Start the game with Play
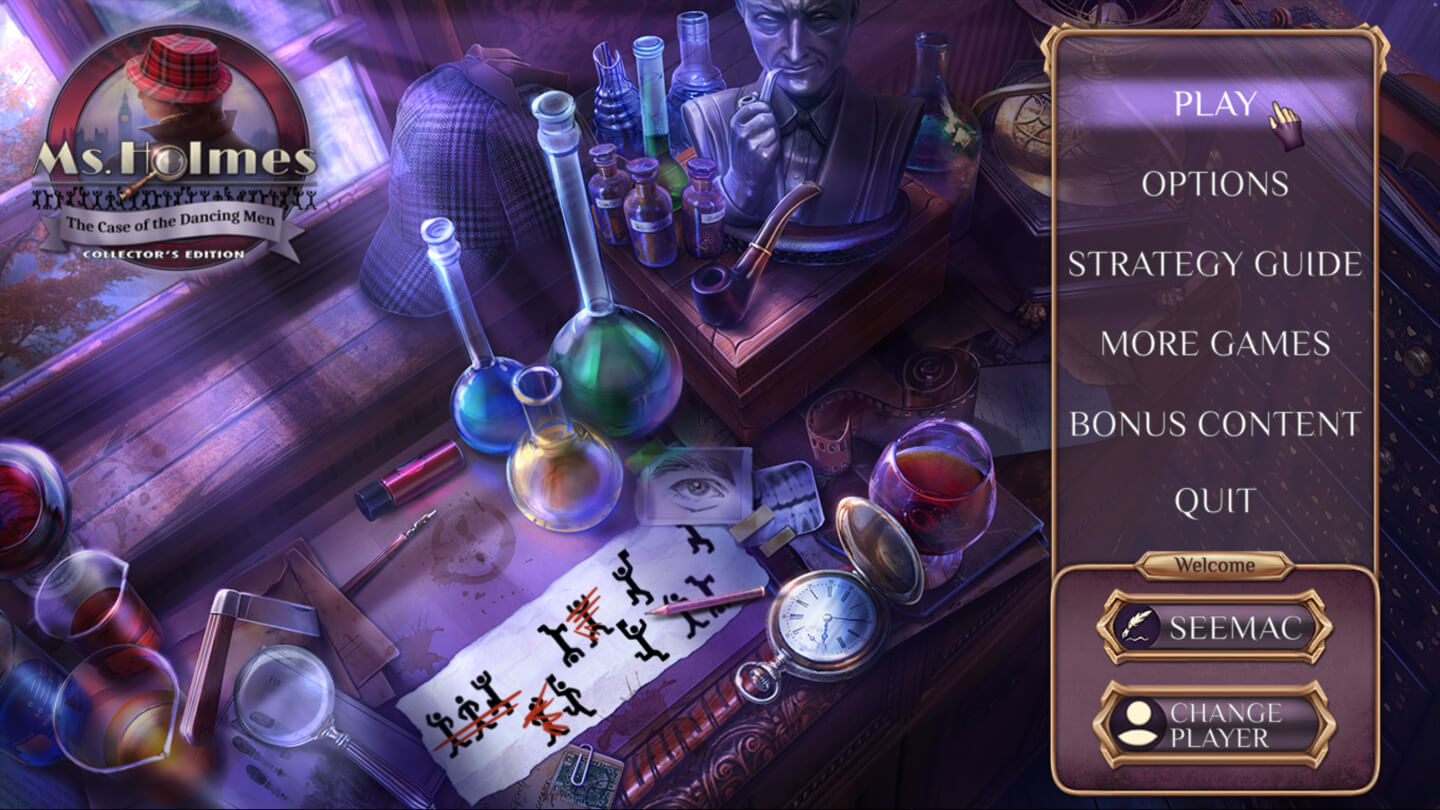The height and width of the screenshot is (810, 1440). (x=1214, y=104)
